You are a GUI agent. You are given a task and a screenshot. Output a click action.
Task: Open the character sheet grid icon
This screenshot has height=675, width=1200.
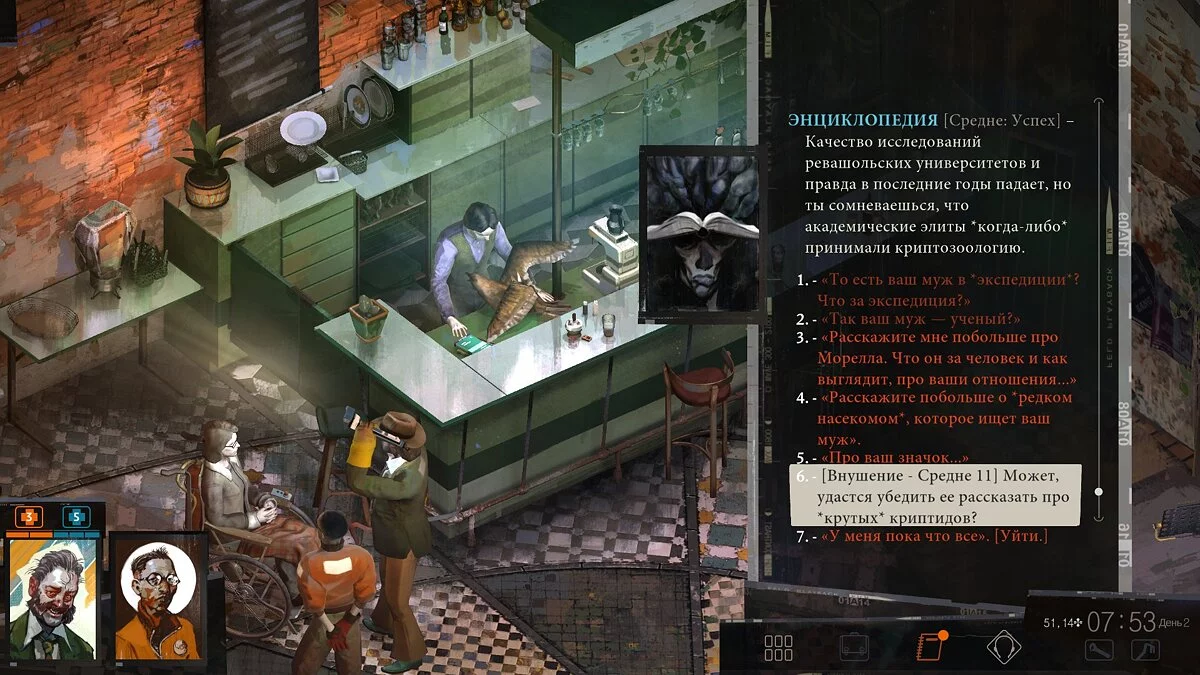(778, 648)
